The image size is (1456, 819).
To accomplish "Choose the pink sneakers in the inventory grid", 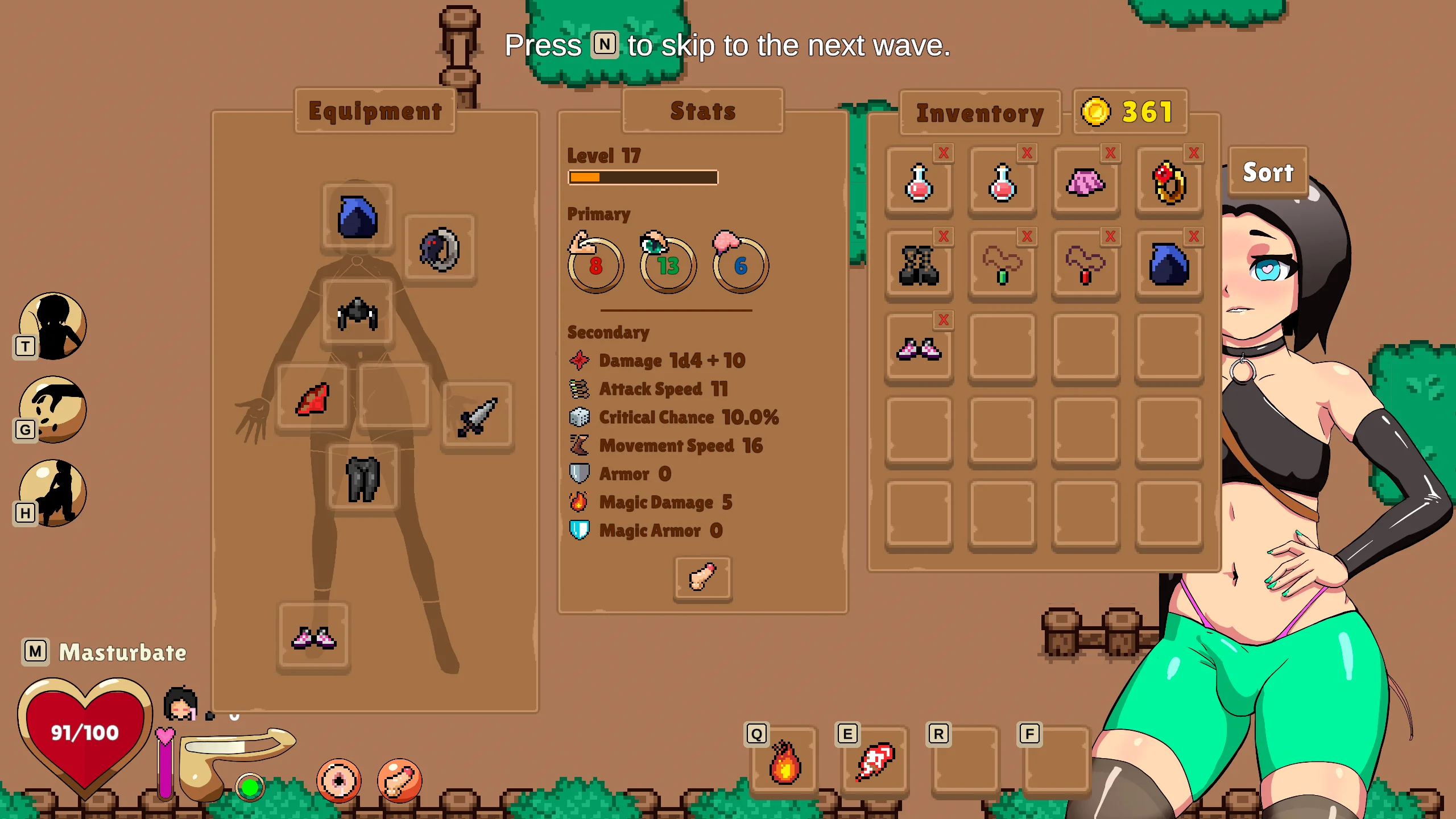I will 919,349.
